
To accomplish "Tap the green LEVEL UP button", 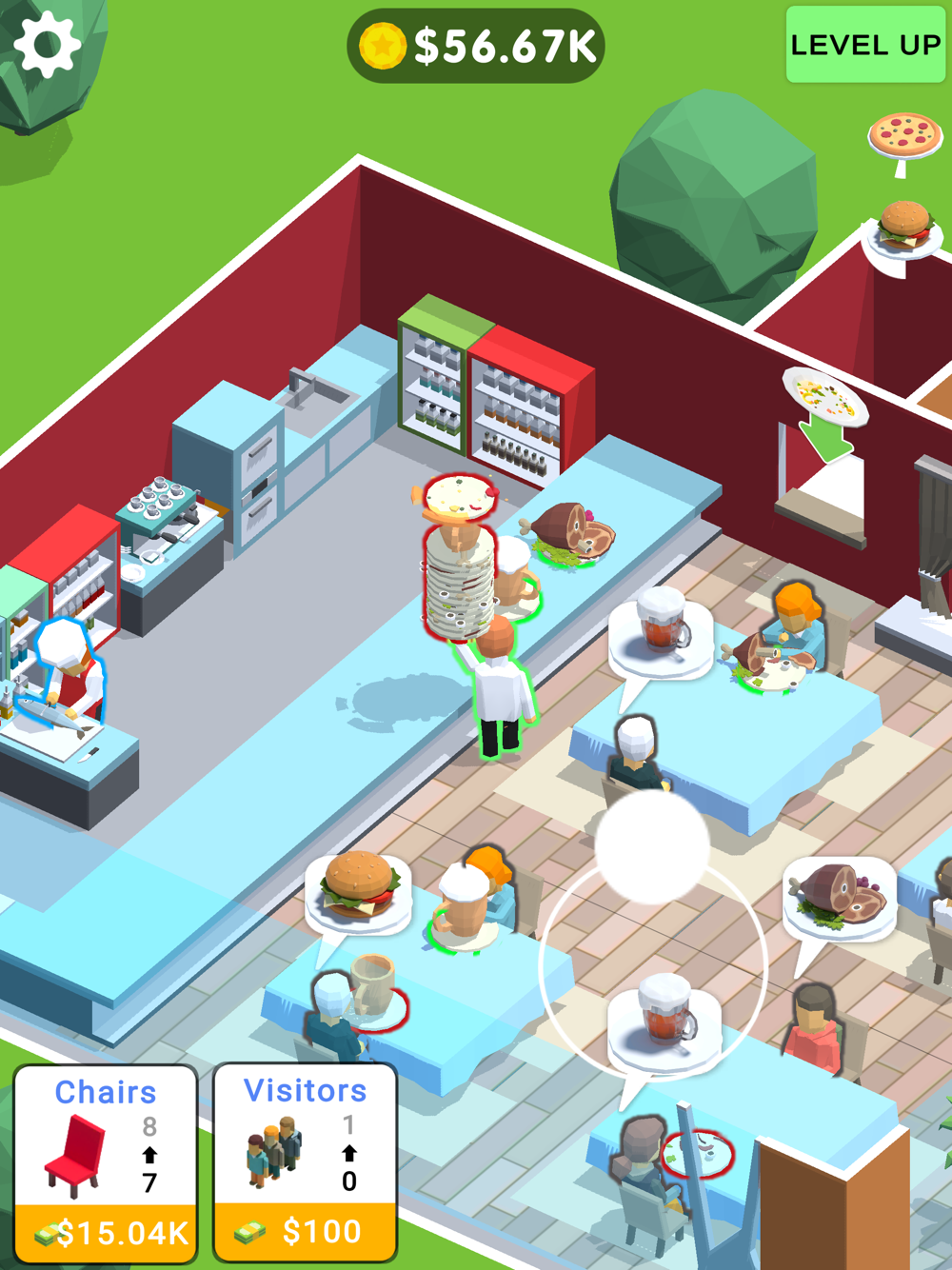I will click(x=864, y=45).
